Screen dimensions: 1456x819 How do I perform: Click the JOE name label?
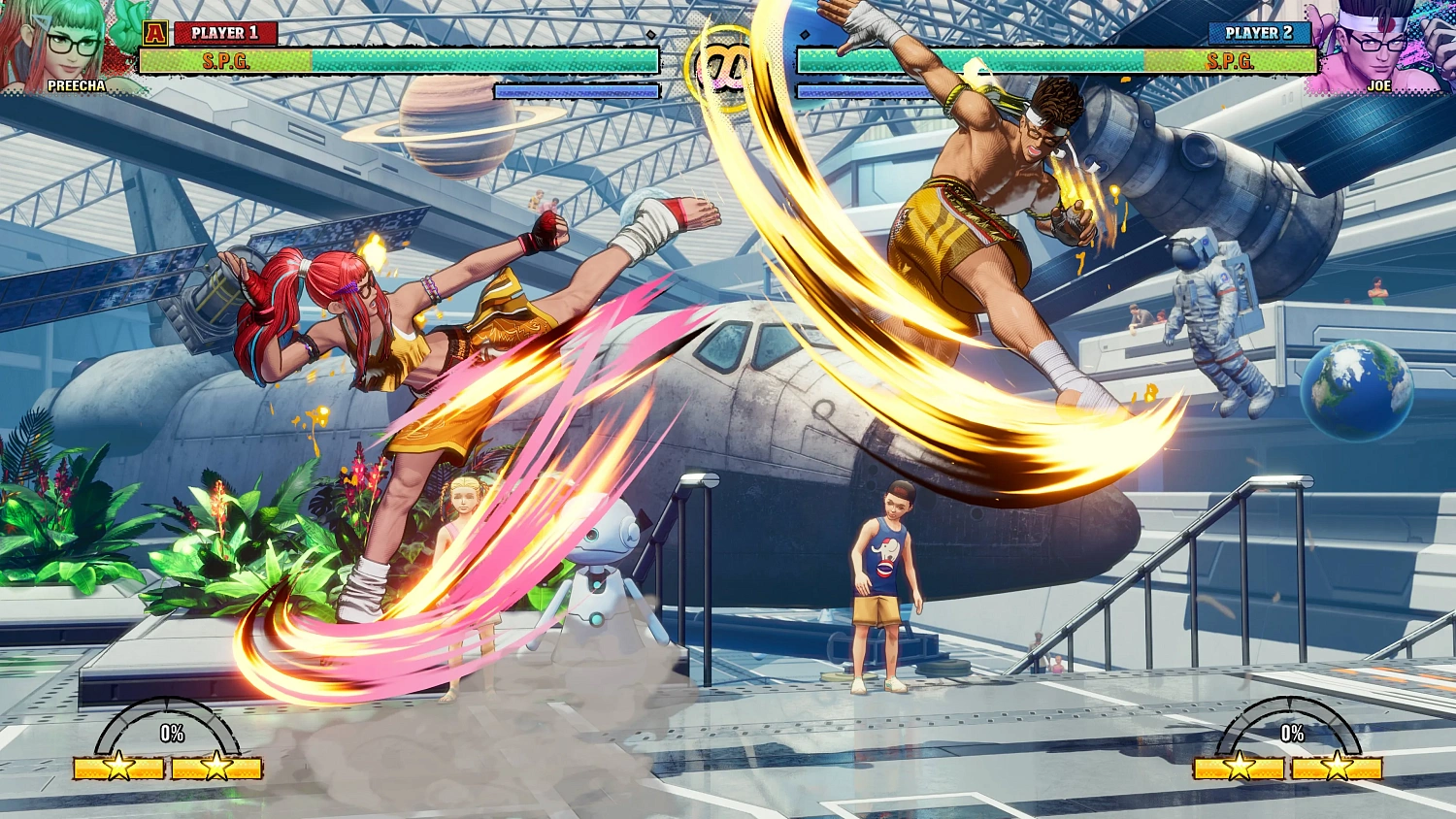pyautogui.click(x=1380, y=86)
